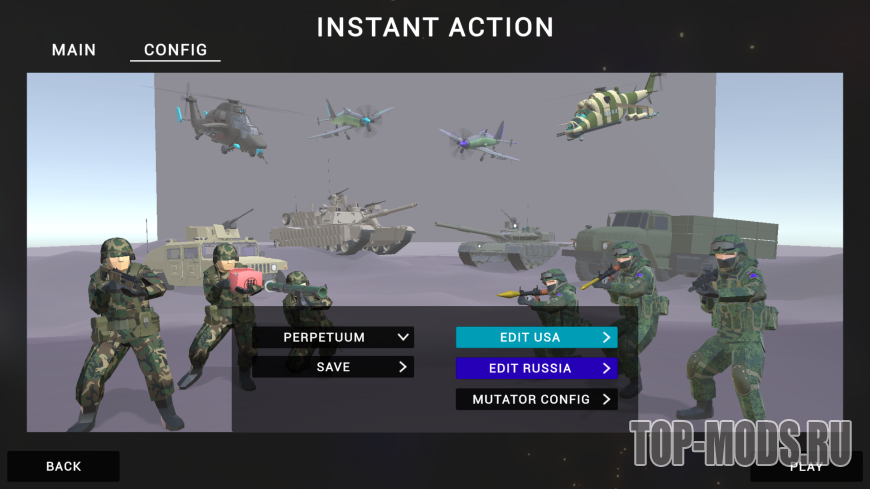This screenshot has height=489, width=870.
Task: Go back with the Back button
Action: point(63,466)
